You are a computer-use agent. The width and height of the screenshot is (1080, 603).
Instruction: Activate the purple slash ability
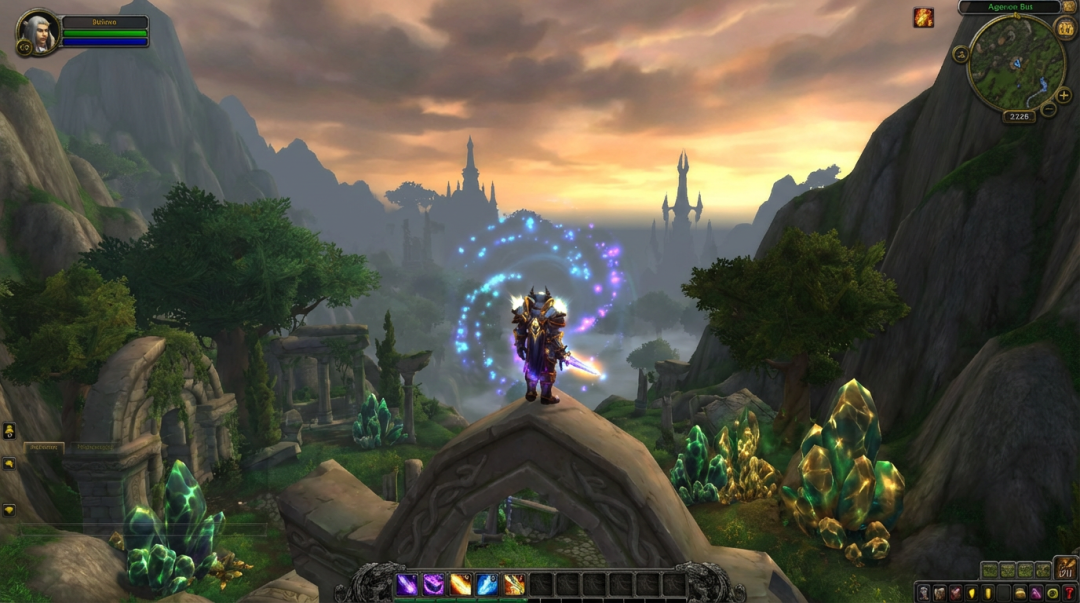(x=408, y=584)
